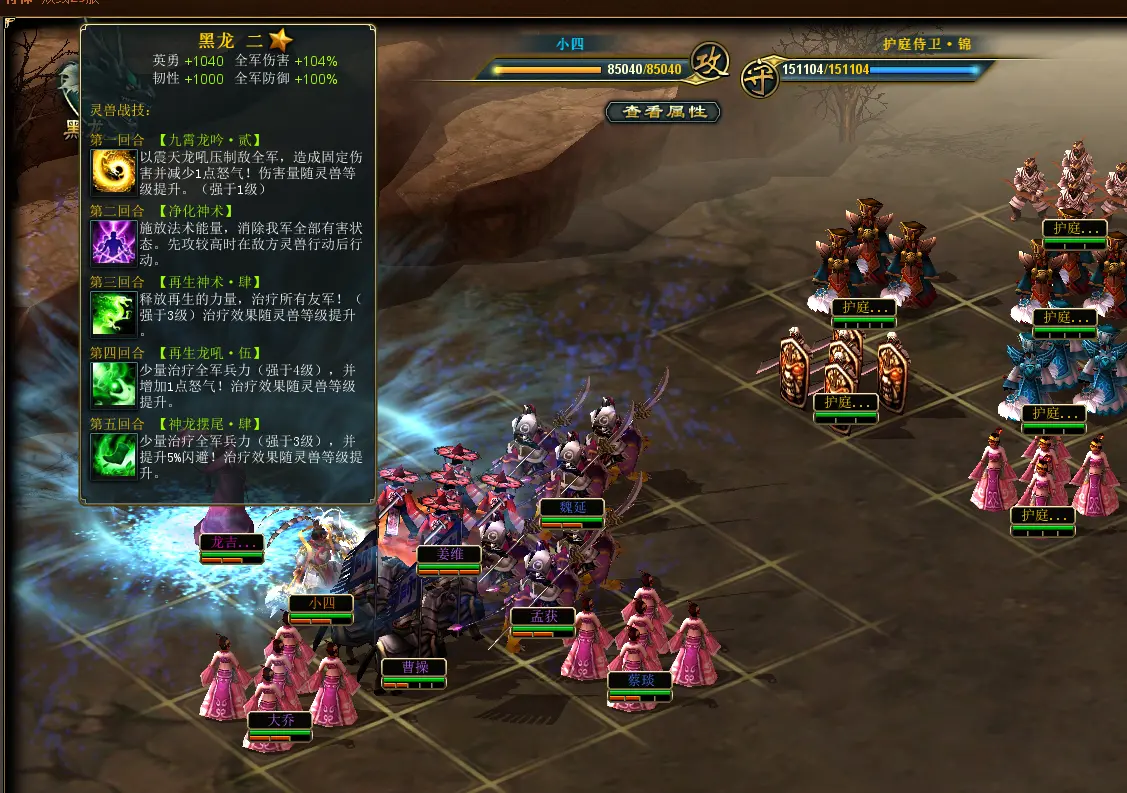1127x793 pixels.
Task: Click the 曹操 unit name tag
Action: [x=414, y=667]
